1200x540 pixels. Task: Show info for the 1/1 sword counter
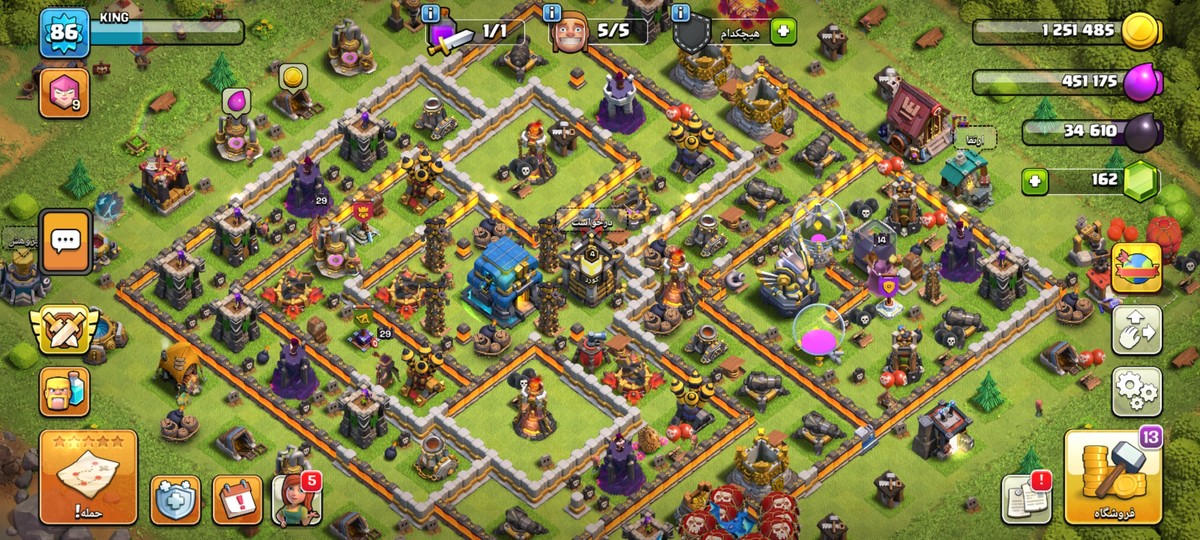coord(430,13)
